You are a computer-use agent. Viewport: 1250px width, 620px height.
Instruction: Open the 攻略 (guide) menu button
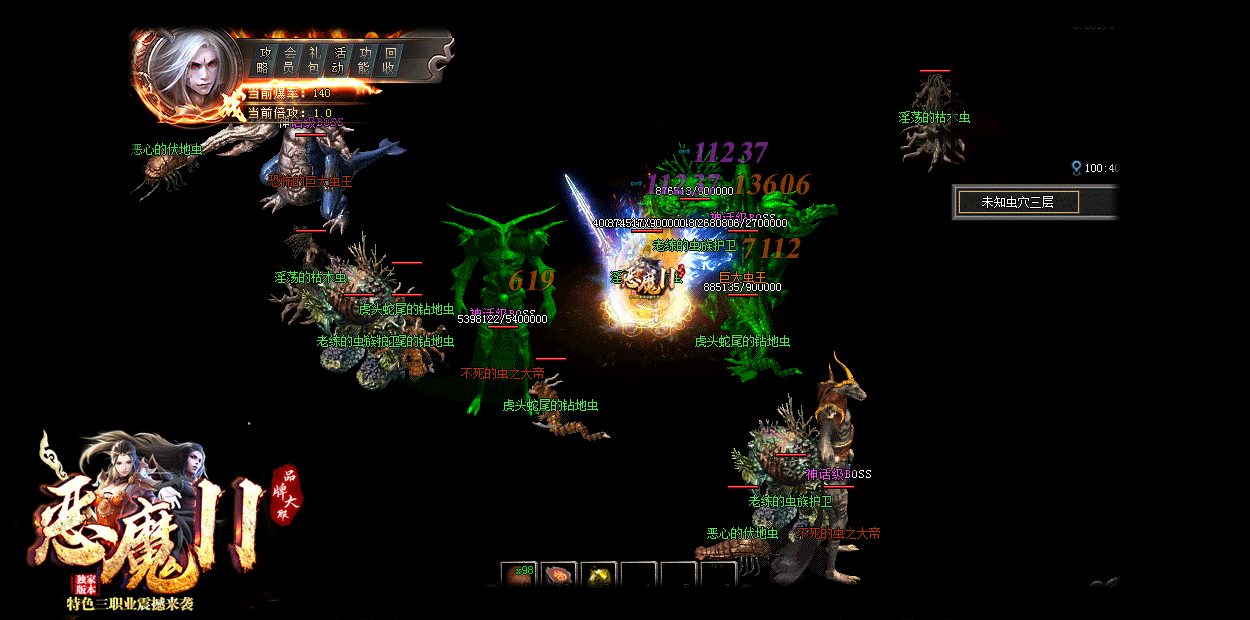click(263, 60)
